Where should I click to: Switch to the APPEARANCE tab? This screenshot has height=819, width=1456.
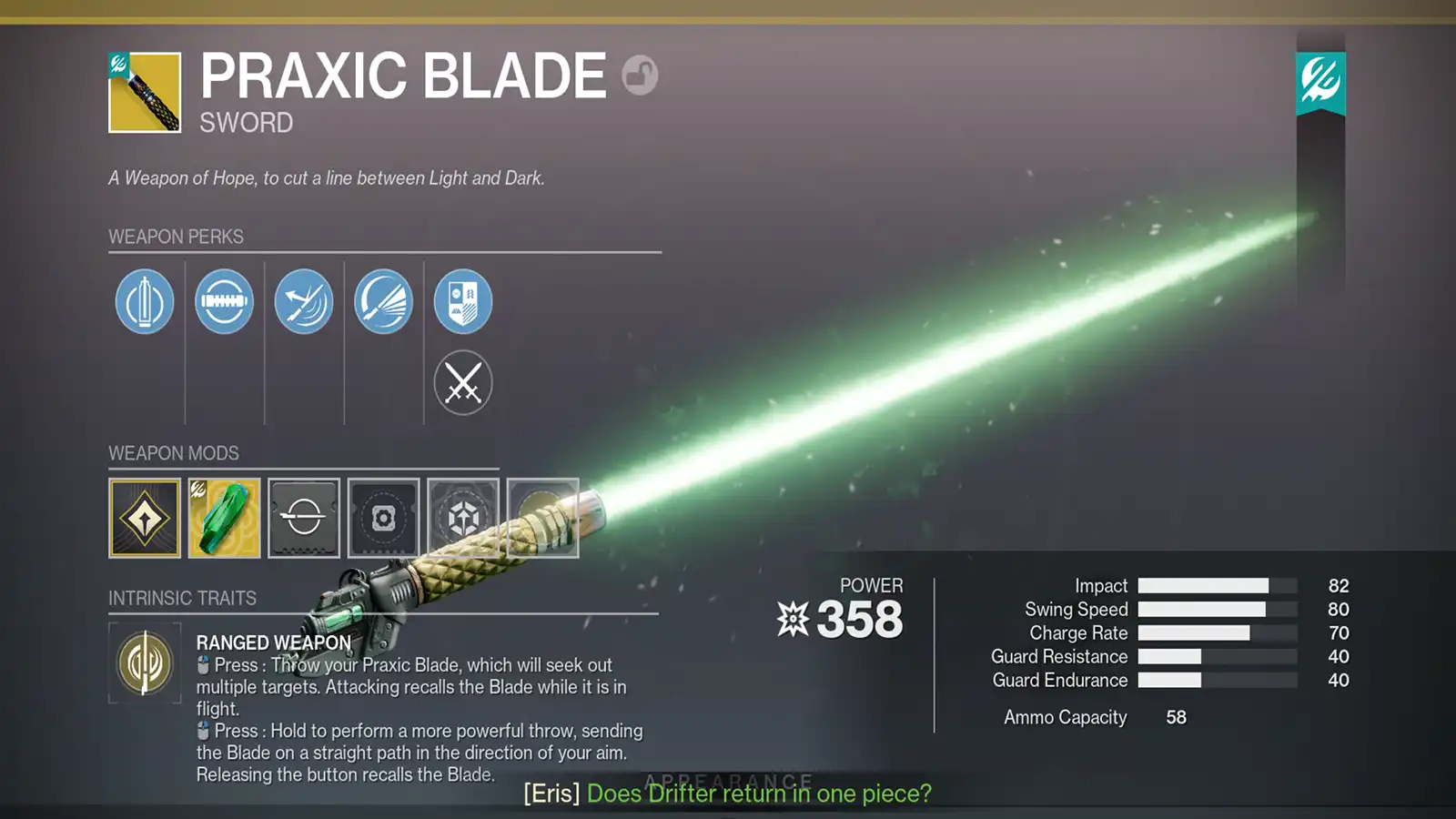point(726,780)
